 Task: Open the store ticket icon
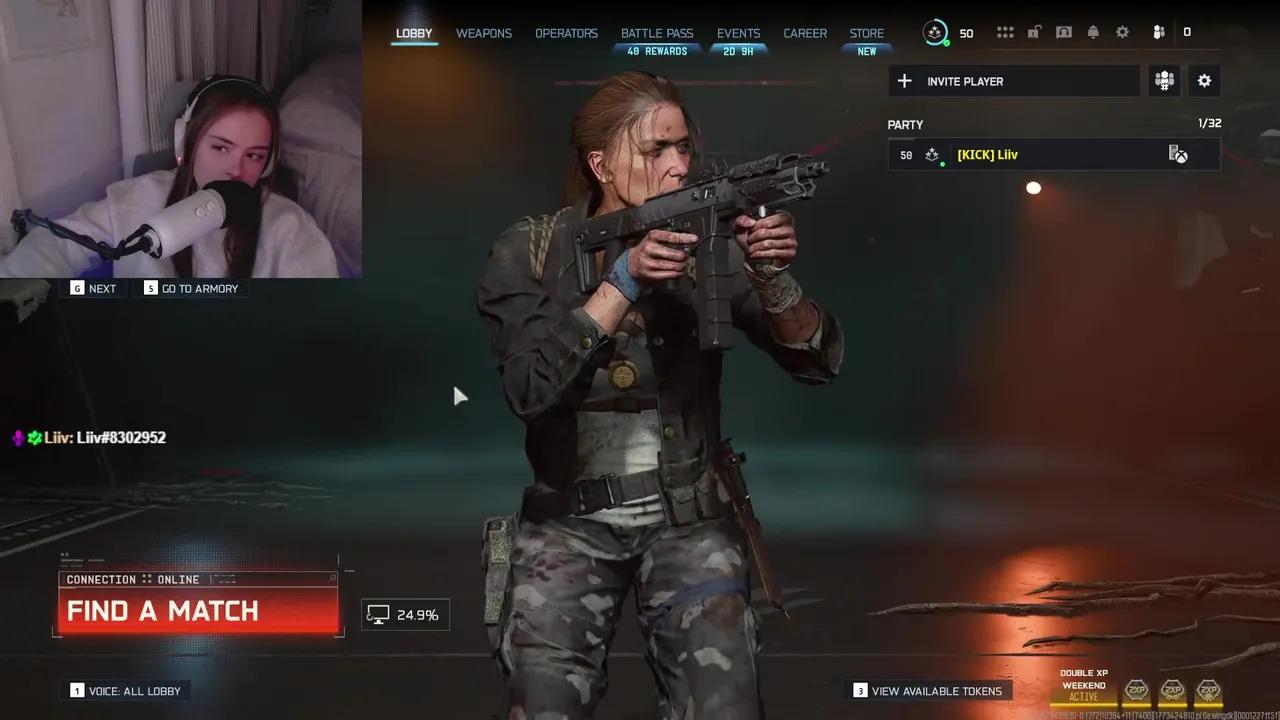(x=1064, y=32)
